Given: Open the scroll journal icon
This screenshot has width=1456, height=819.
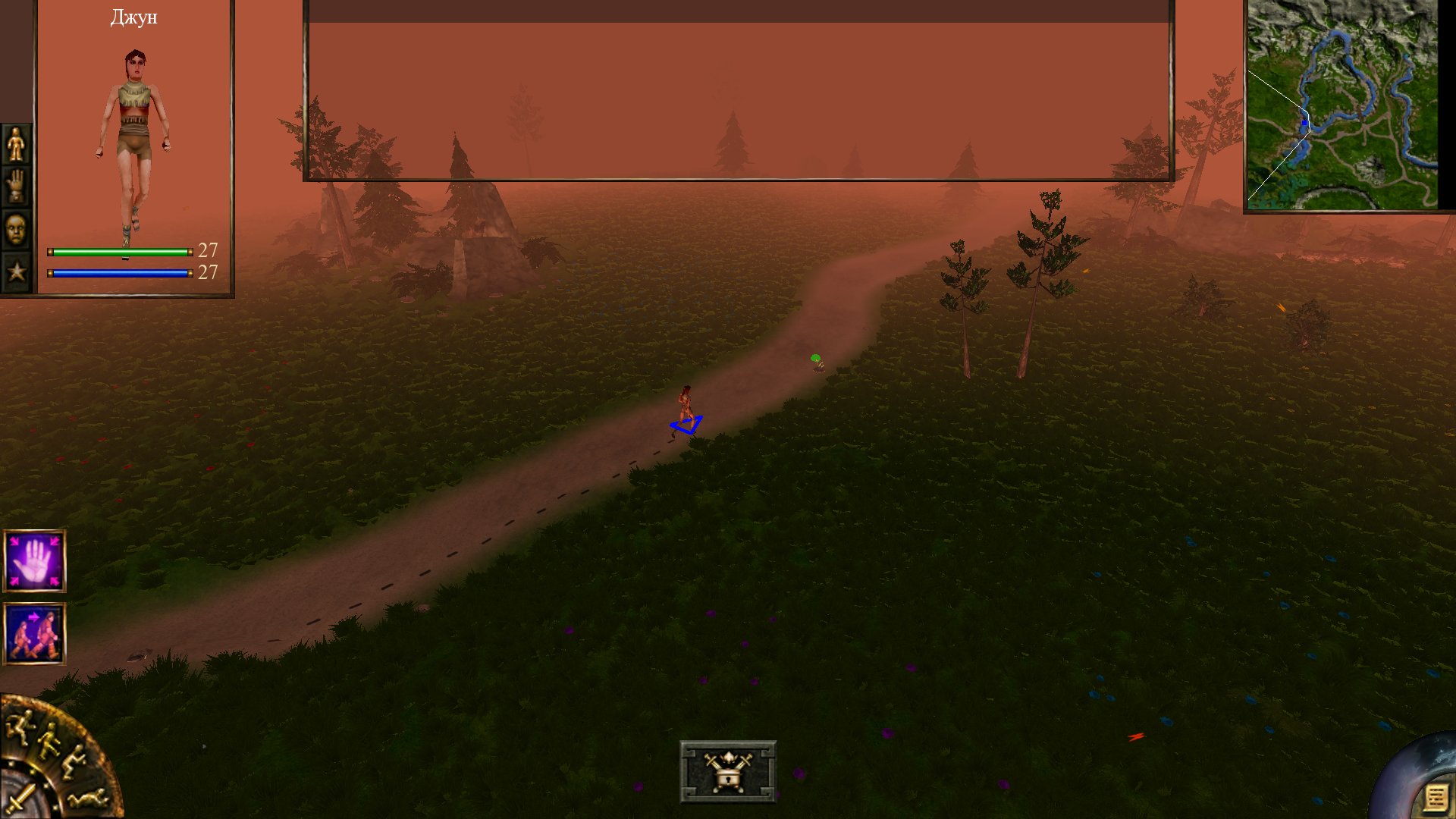Looking at the screenshot, I should click(1435, 798).
